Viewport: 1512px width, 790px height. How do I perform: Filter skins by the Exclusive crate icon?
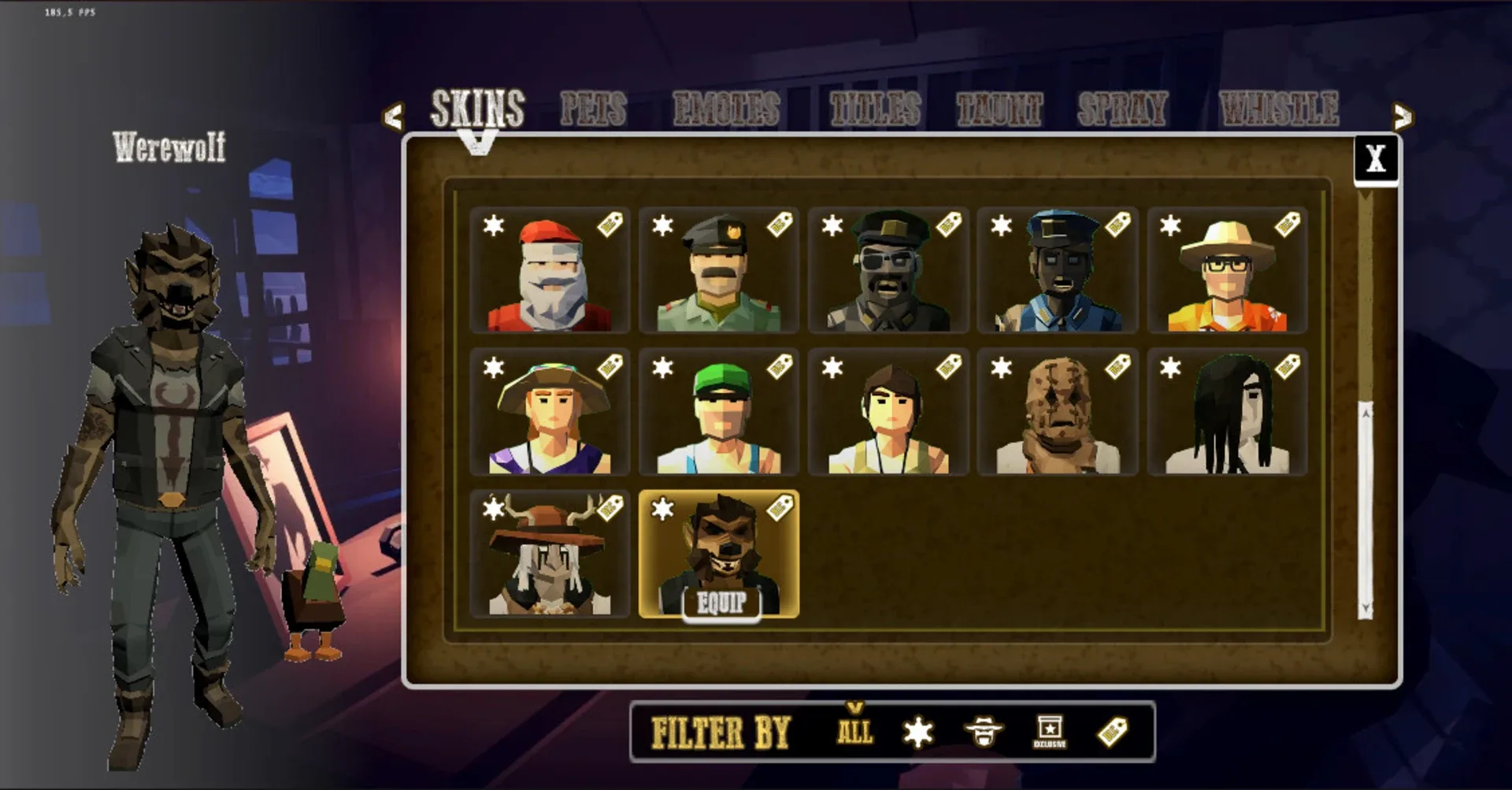[x=1048, y=731]
